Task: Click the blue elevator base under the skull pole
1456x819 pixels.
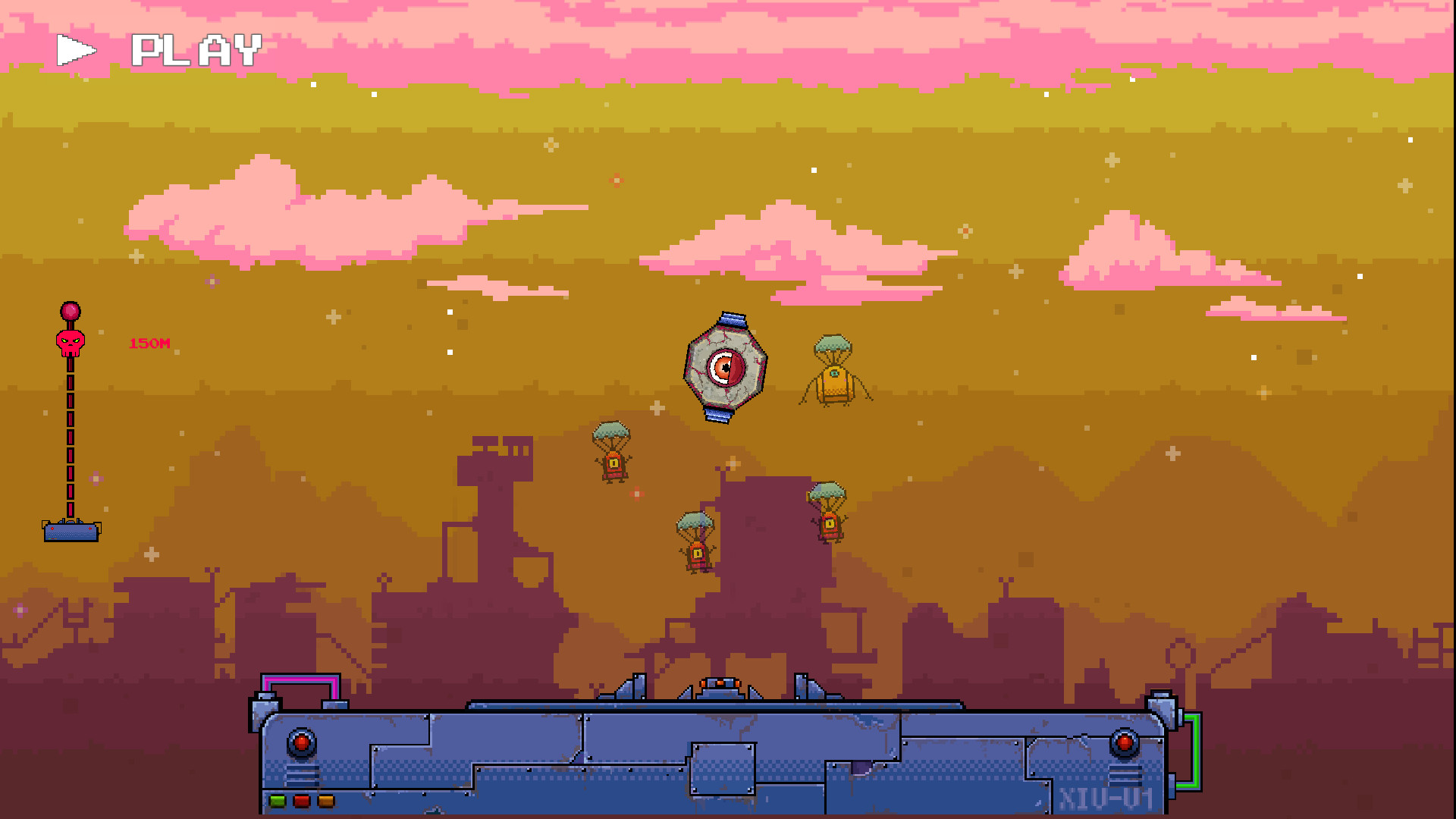Action: tap(72, 532)
